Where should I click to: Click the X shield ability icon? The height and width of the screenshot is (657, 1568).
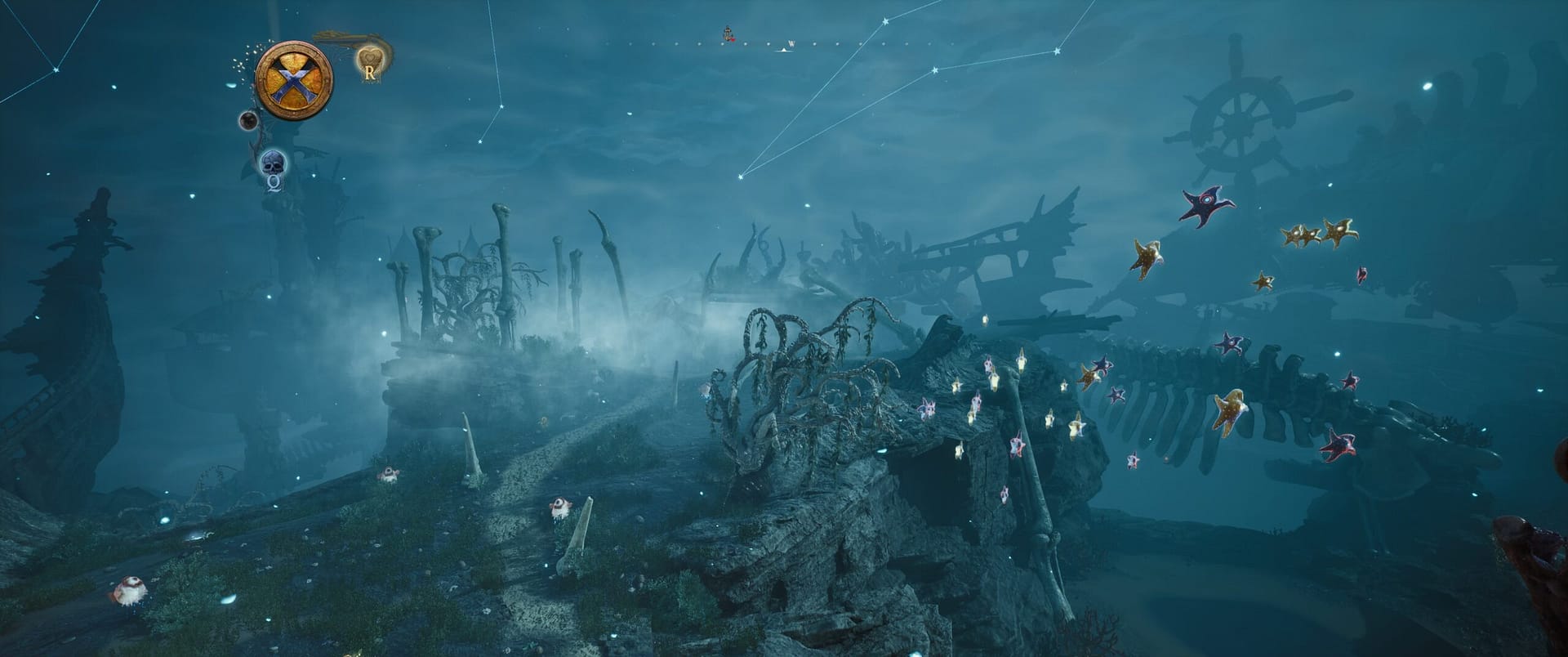click(296, 80)
